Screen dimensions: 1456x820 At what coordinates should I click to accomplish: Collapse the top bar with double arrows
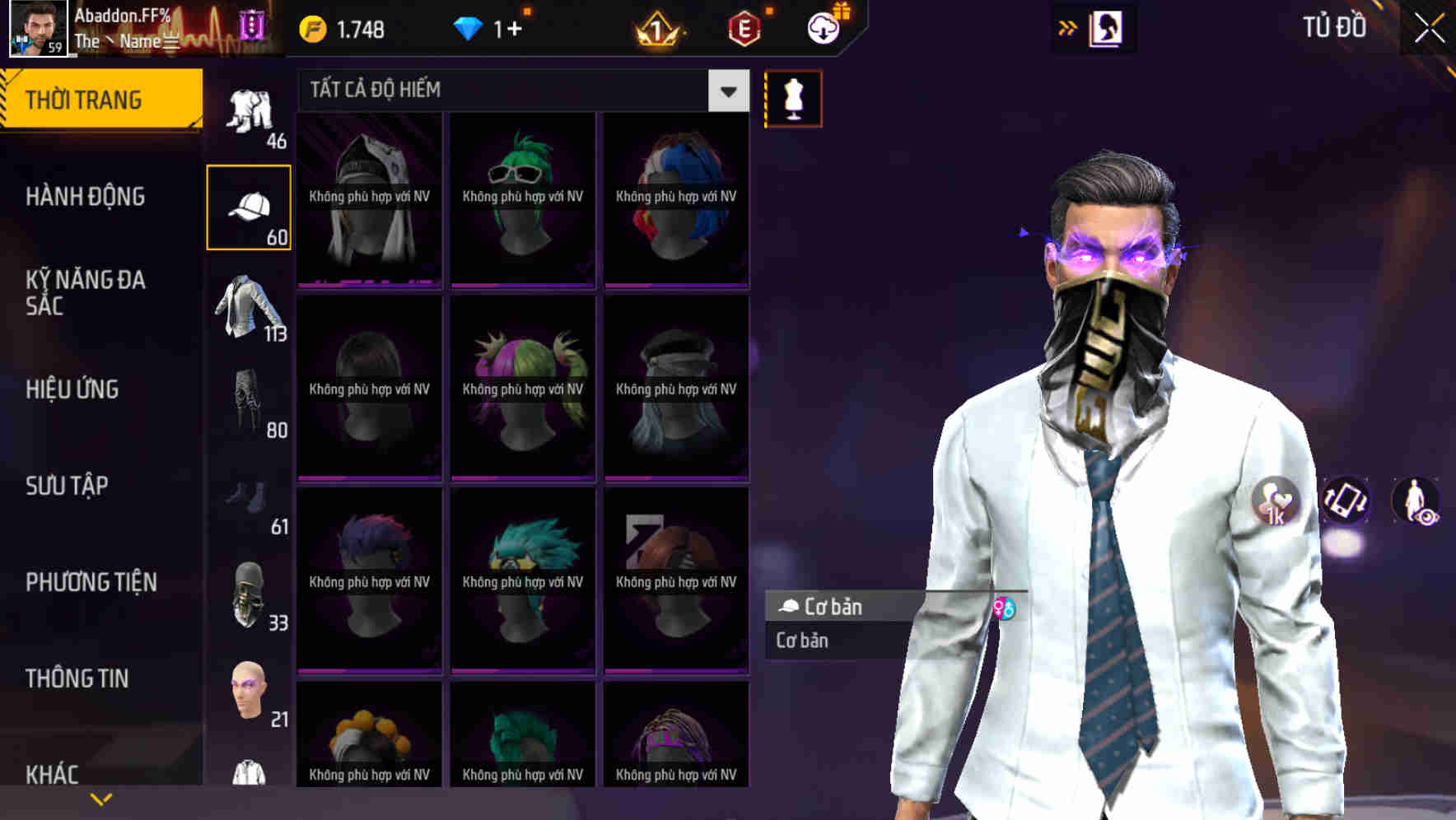(x=1068, y=26)
